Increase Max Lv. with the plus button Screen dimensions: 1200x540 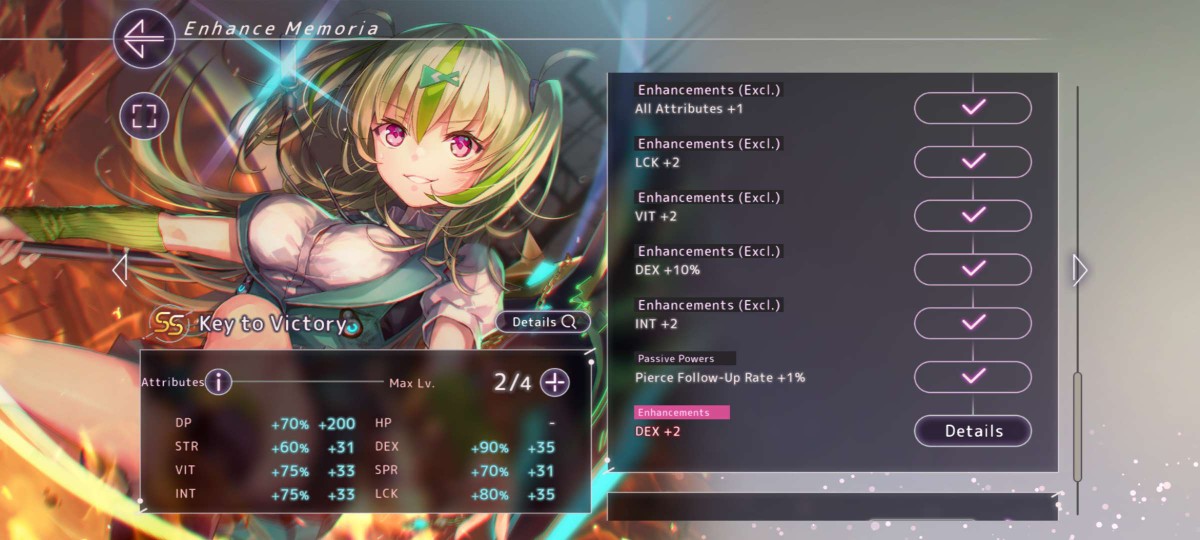[555, 382]
